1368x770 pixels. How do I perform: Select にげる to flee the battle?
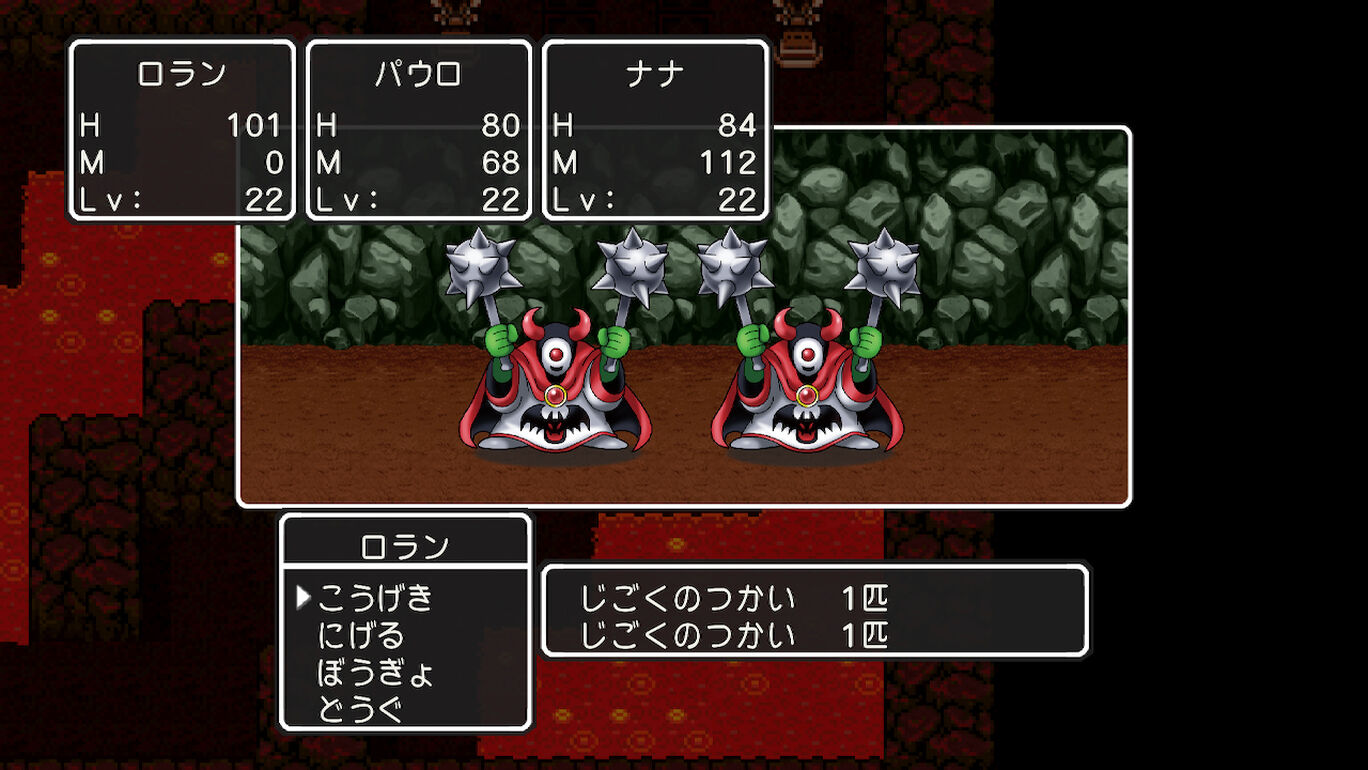coord(361,636)
